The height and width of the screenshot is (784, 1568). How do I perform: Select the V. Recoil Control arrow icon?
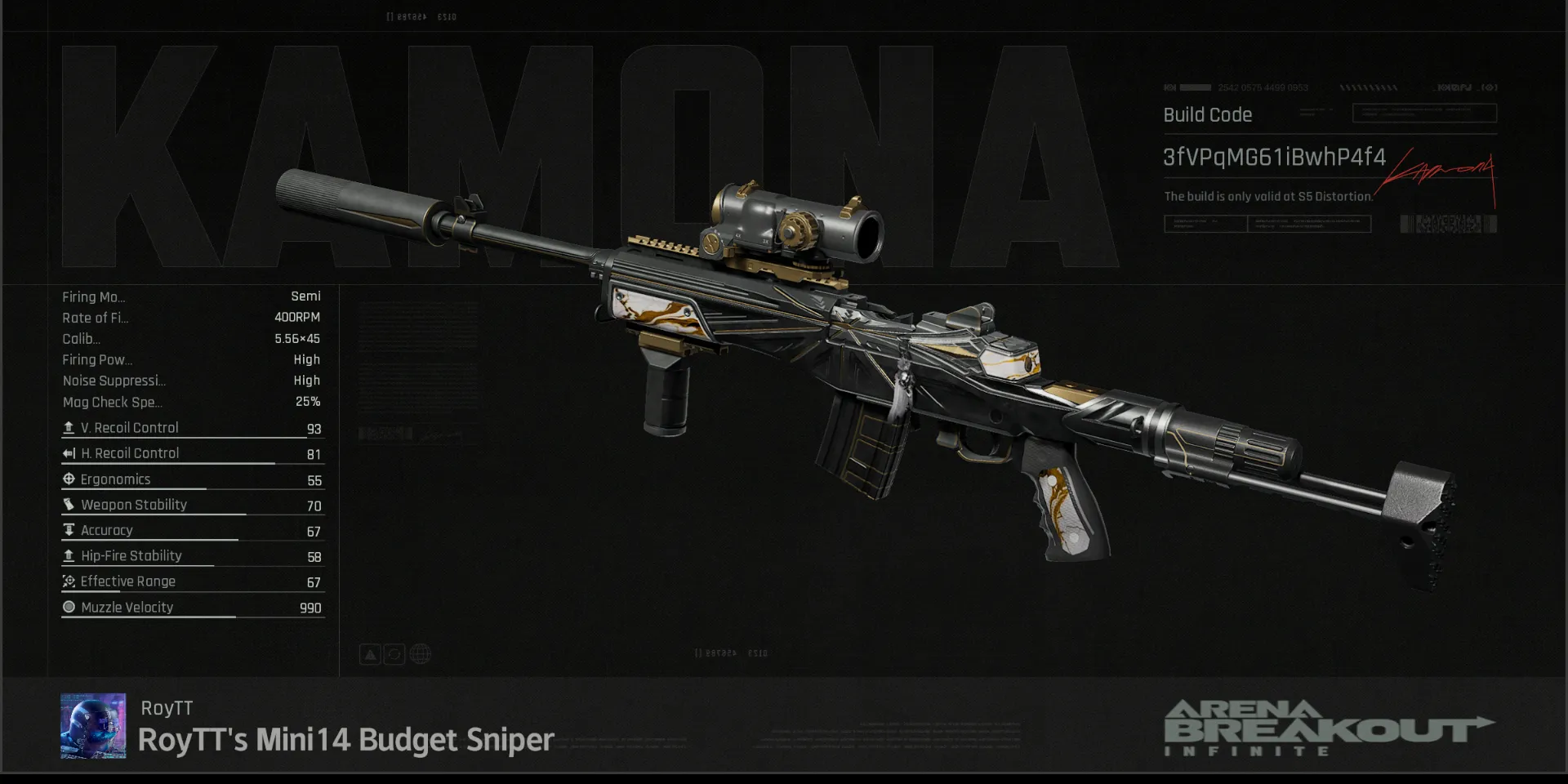[69, 427]
